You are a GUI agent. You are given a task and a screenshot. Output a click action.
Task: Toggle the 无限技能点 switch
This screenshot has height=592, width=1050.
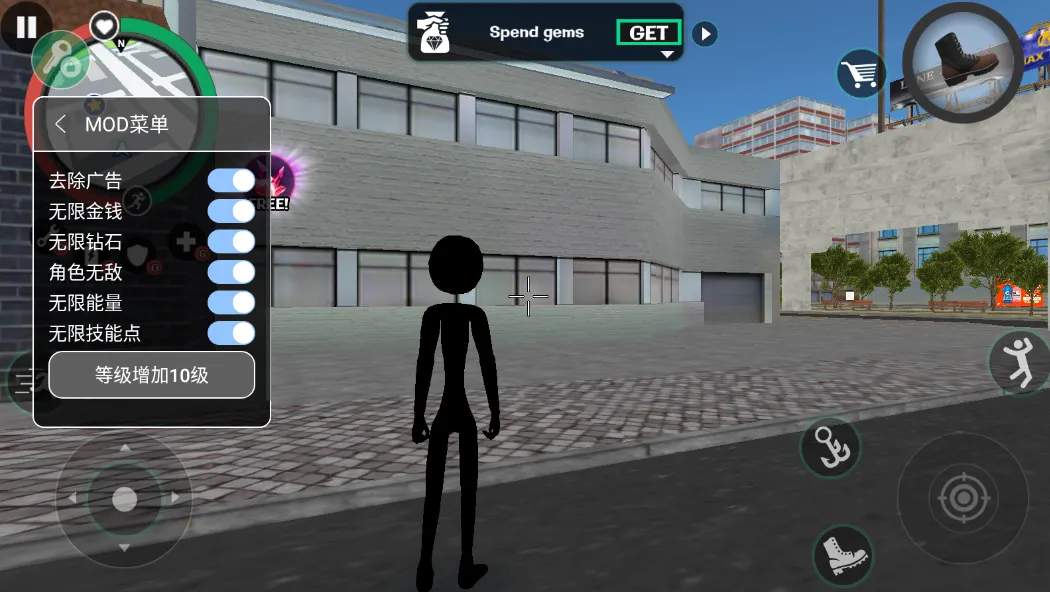pos(231,333)
